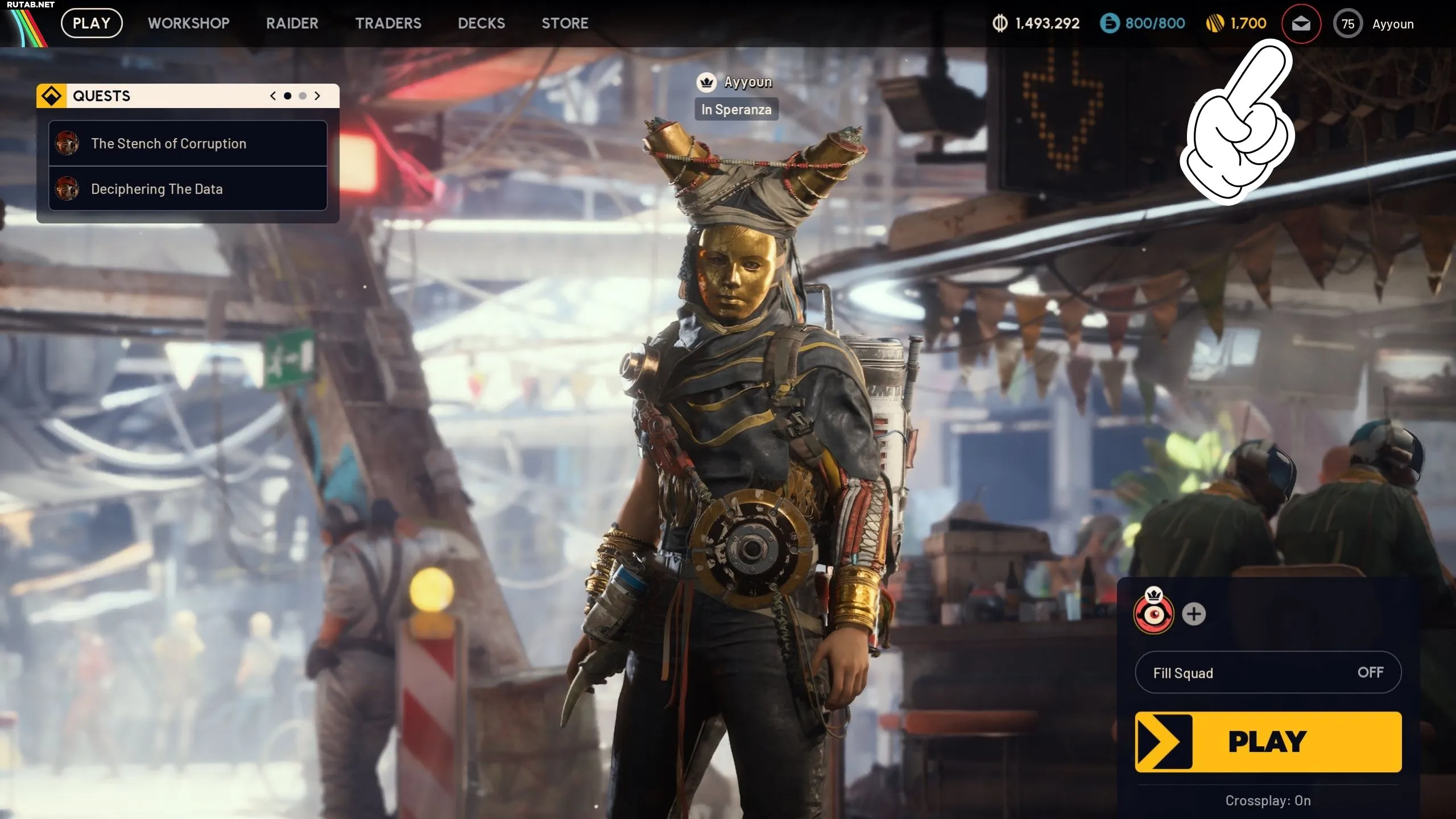Open the WORKSHOP tab
This screenshot has height=819, width=1456.
click(189, 23)
